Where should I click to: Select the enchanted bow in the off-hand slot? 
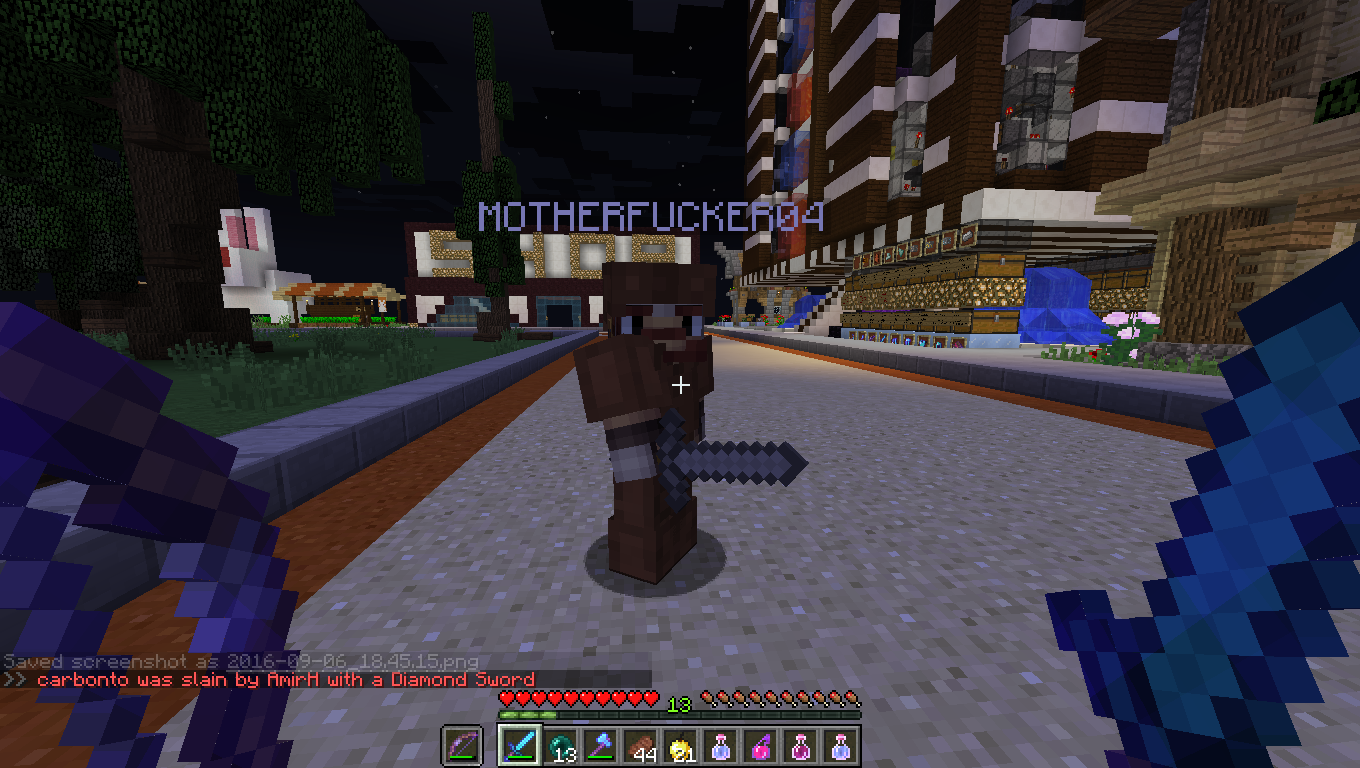point(462,746)
